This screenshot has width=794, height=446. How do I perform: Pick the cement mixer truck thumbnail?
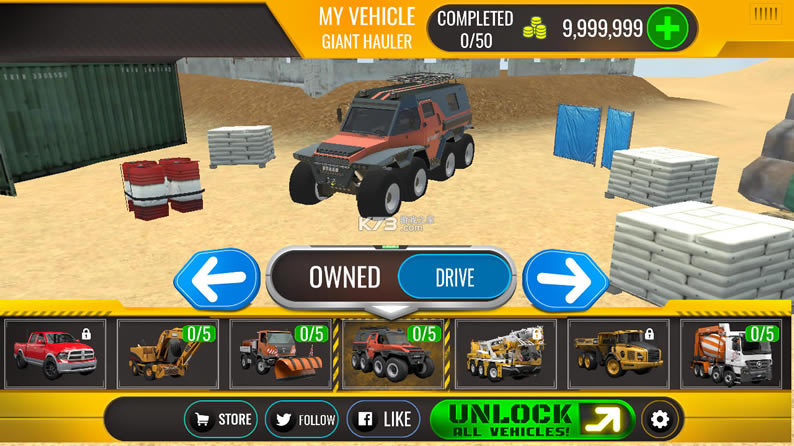click(731, 354)
